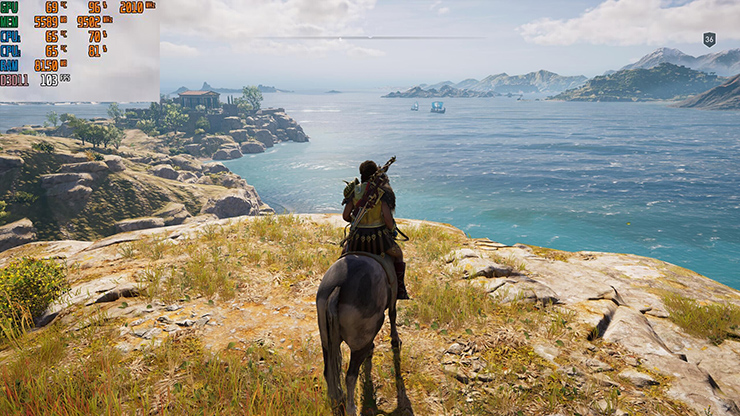Select the compass bar at the top

coord(370,38)
